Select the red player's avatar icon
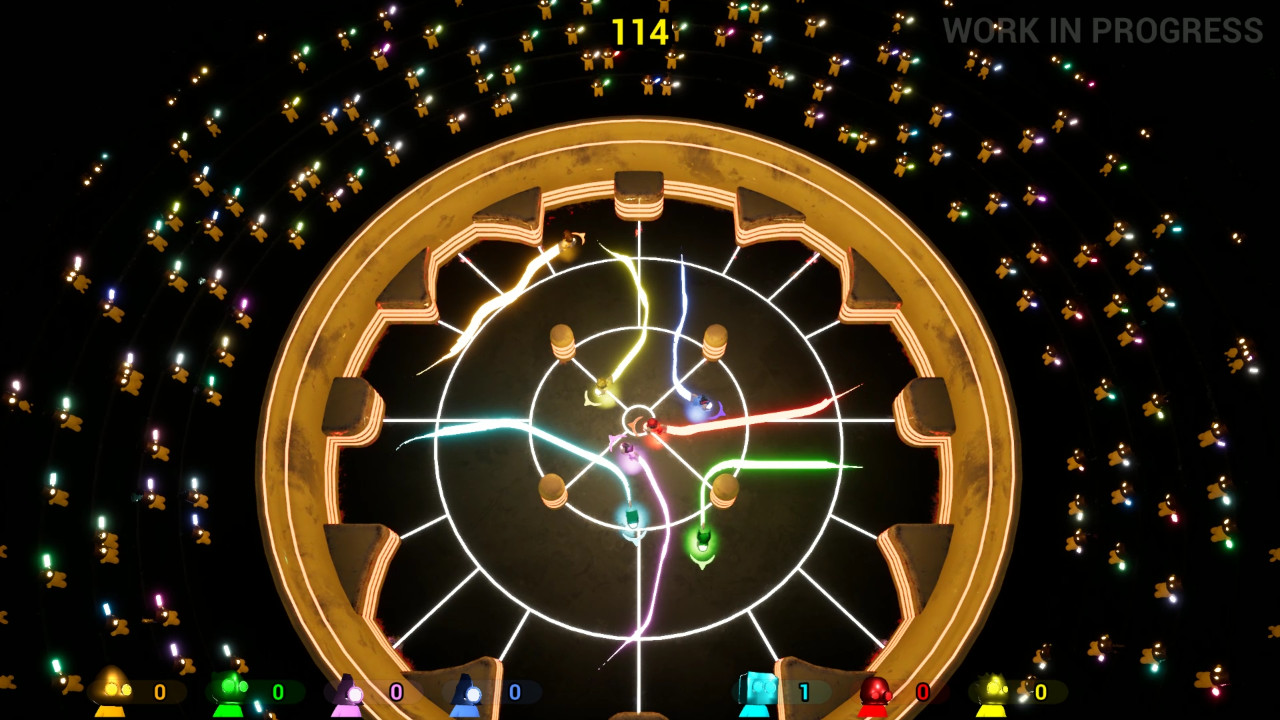The height and width of the screenshot is (720, 1280). pyautogui.click(x=877, y=691)
